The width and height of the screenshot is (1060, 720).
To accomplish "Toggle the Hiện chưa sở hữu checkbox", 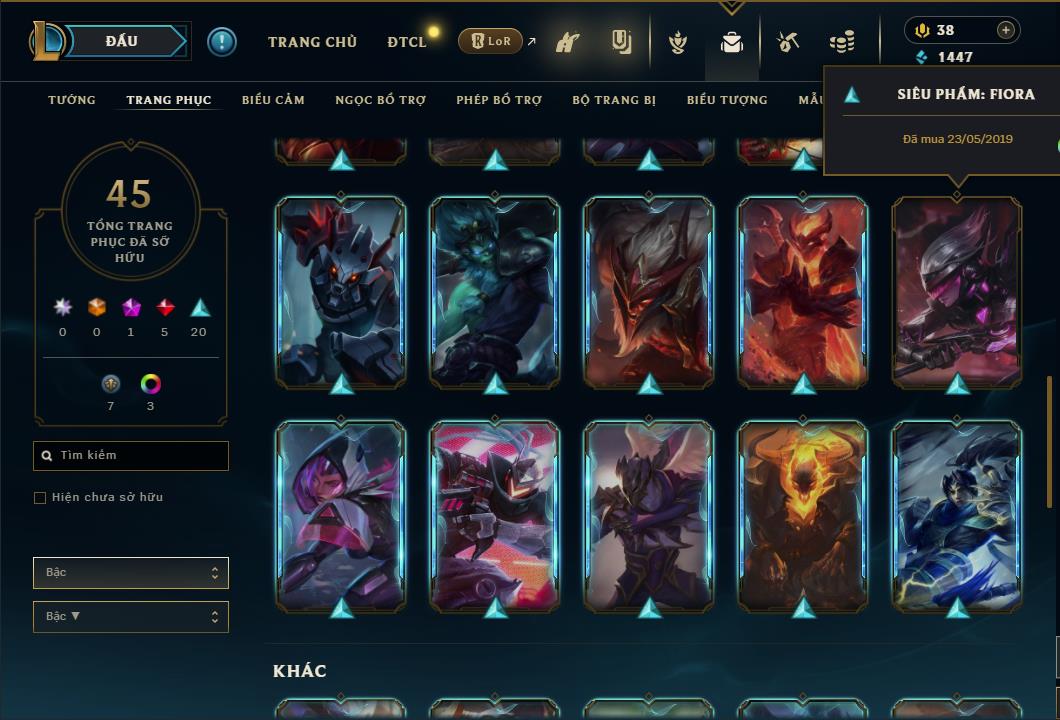I will pyautogui.click(x=40, y=498).
